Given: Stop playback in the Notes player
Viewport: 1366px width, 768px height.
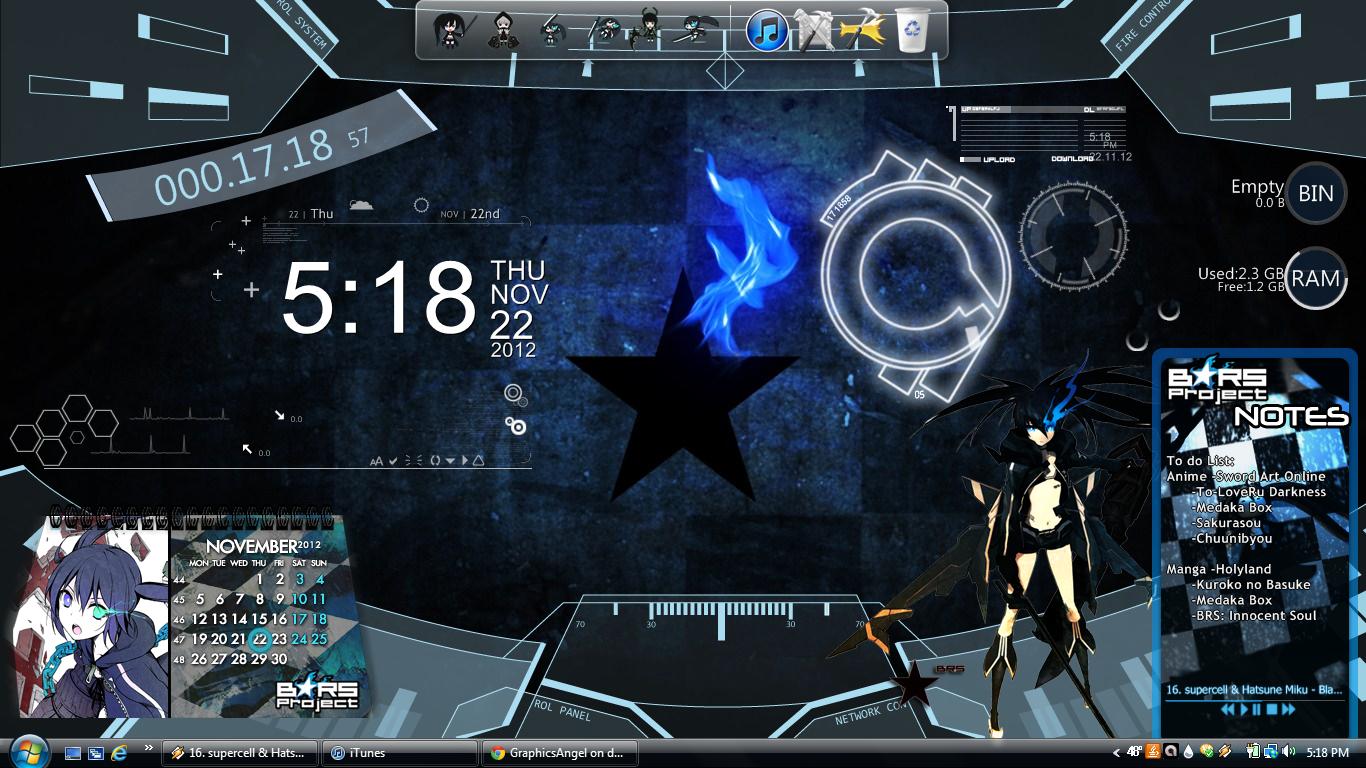Looking at the screenshot, I should [x=1272, y=709].
